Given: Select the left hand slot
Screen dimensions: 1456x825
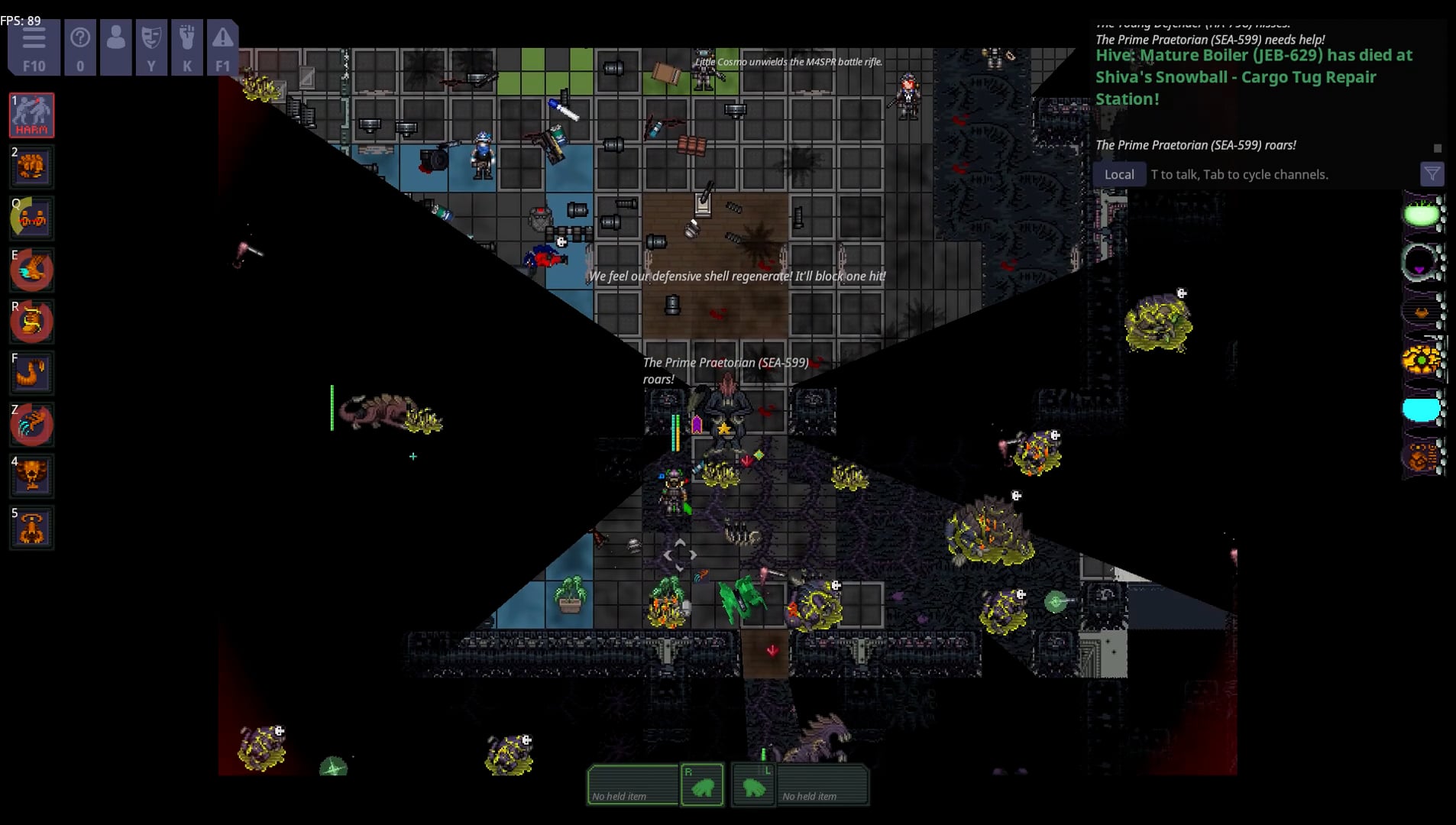Looking at the screenshot, I should [x=753, y=785].
